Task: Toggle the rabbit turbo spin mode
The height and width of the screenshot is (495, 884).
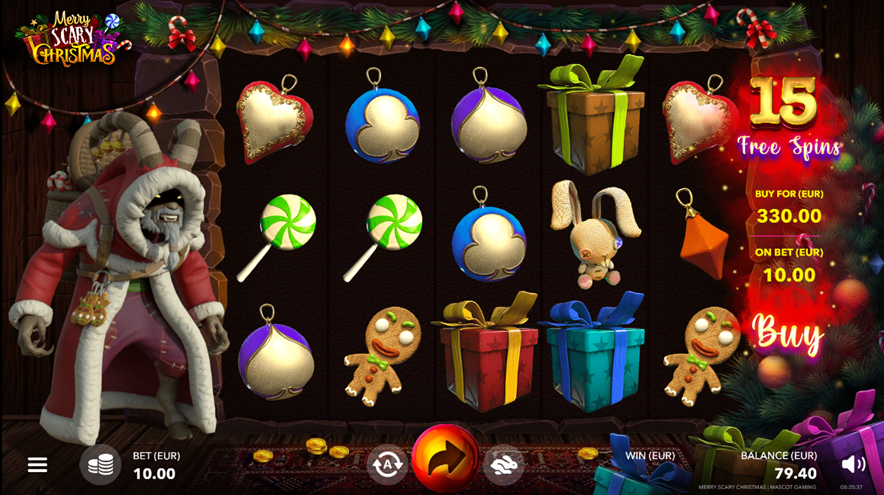Action: tap(504, 463)
